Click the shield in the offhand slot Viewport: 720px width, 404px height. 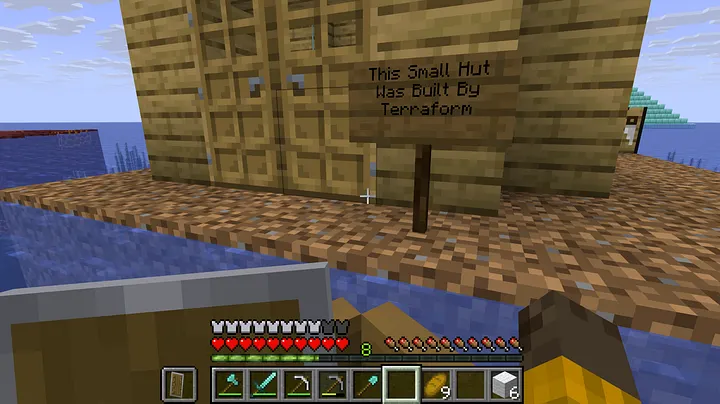tap(178, 383)
